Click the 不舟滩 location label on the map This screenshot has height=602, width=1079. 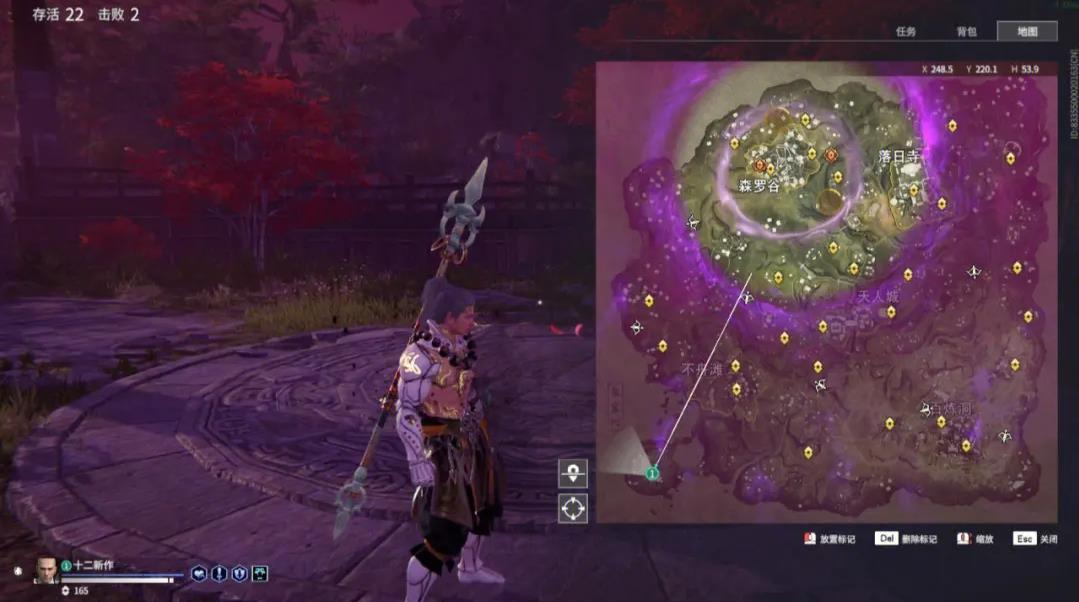(701, 368)
